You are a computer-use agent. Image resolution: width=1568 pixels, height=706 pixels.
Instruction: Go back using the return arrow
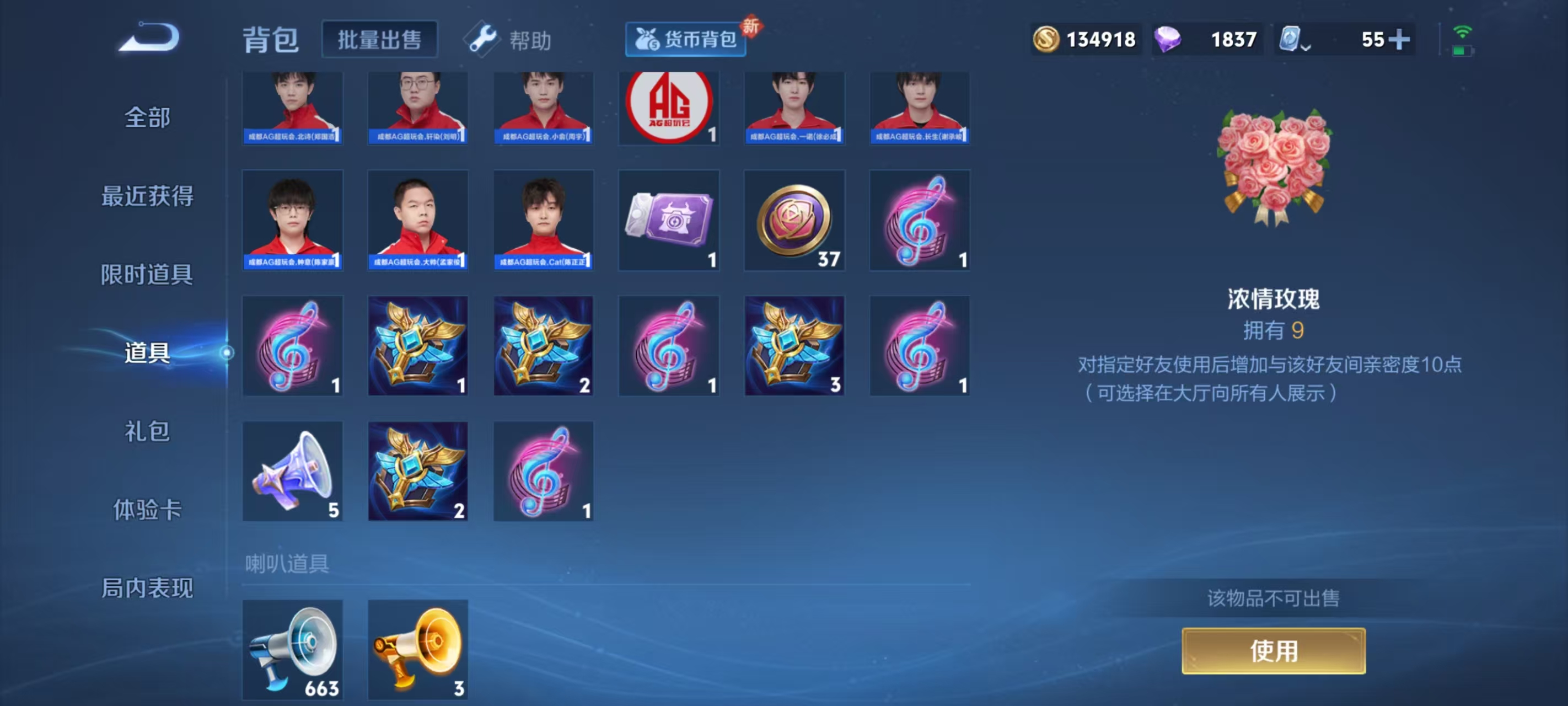(x=149, y=38)
